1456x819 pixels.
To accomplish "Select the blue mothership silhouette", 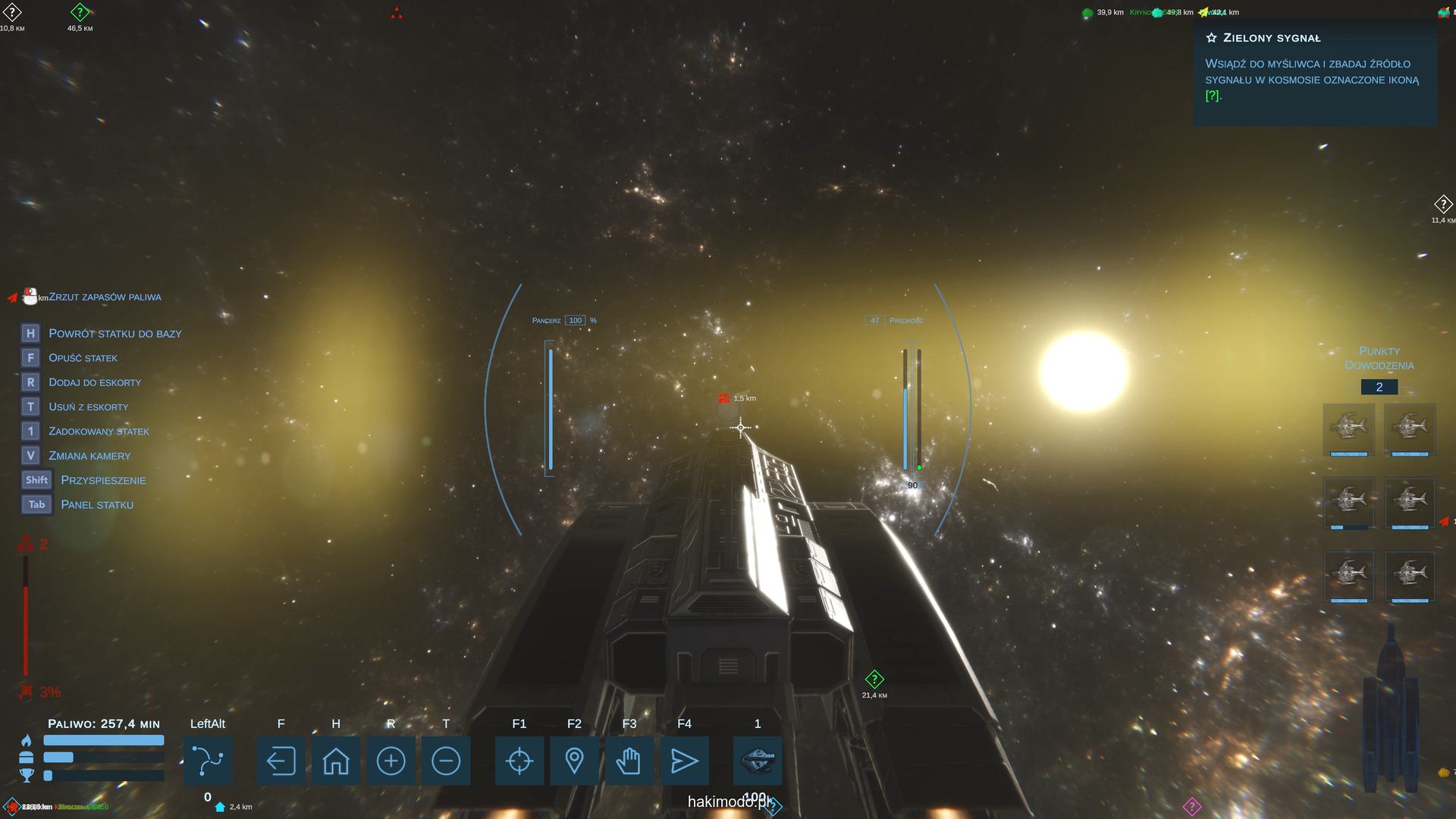I will pyautogui.click(x=1391, y=713).
